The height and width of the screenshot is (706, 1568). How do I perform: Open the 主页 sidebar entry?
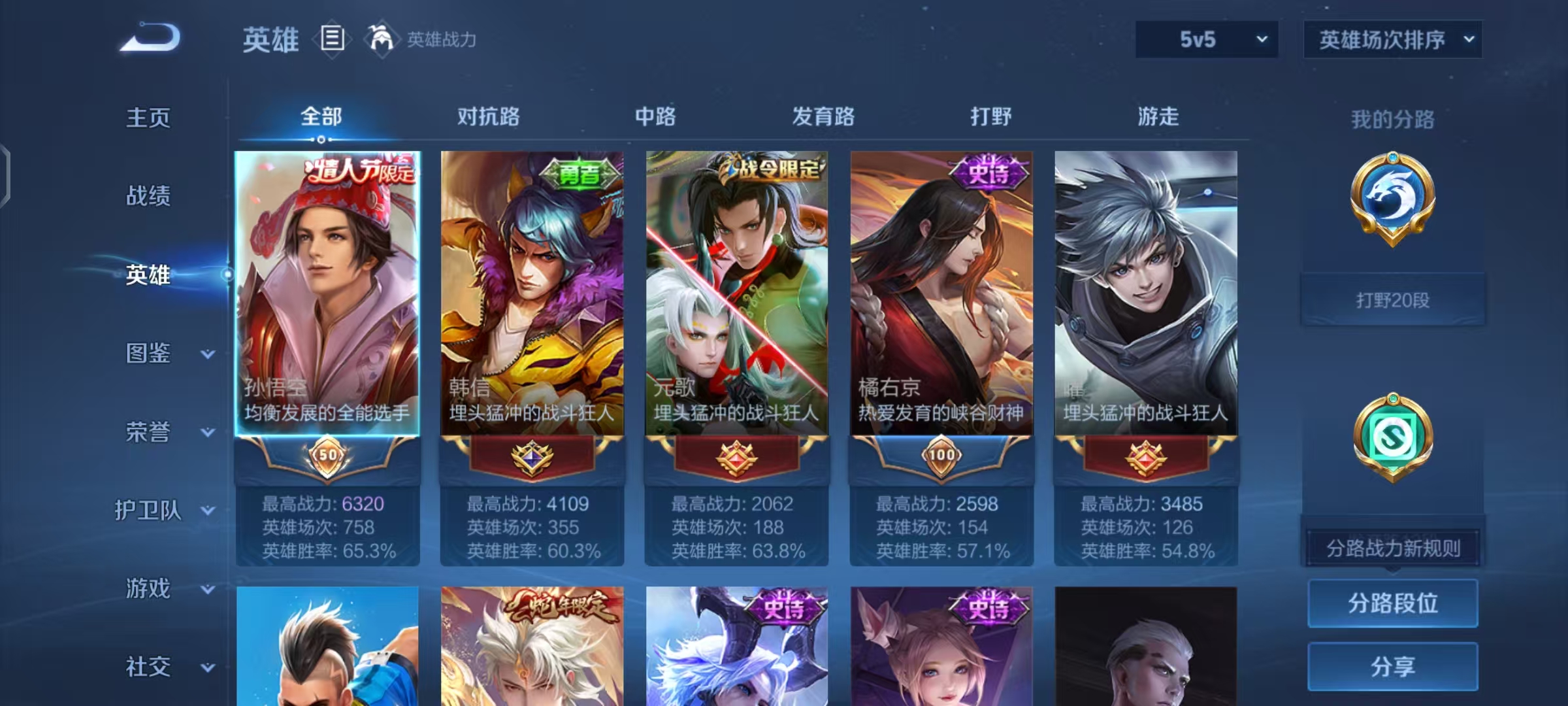click(x=148, y=118)
